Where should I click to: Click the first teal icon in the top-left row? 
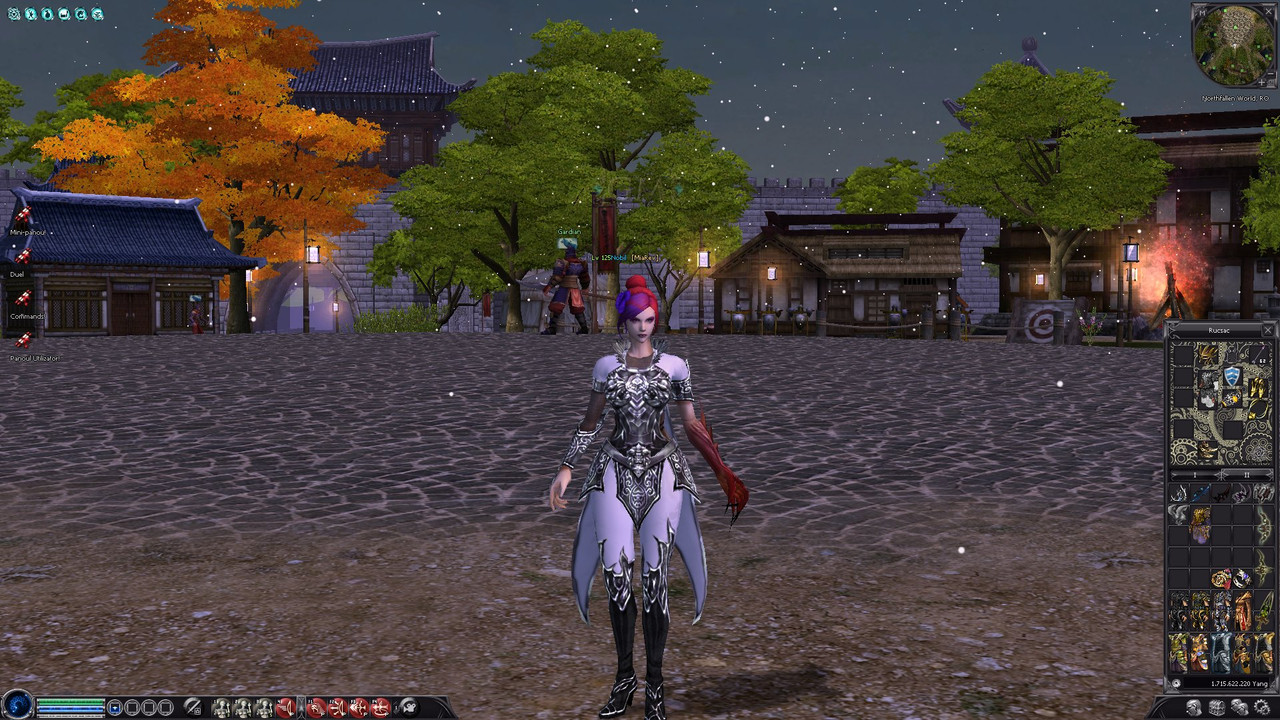14,13
